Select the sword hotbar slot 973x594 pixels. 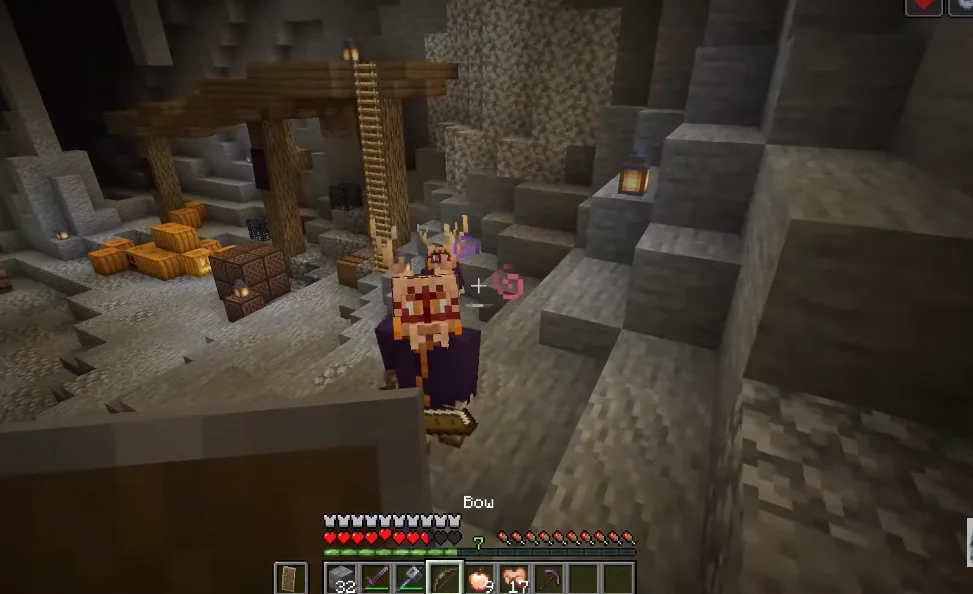click(x=376, y=579)
